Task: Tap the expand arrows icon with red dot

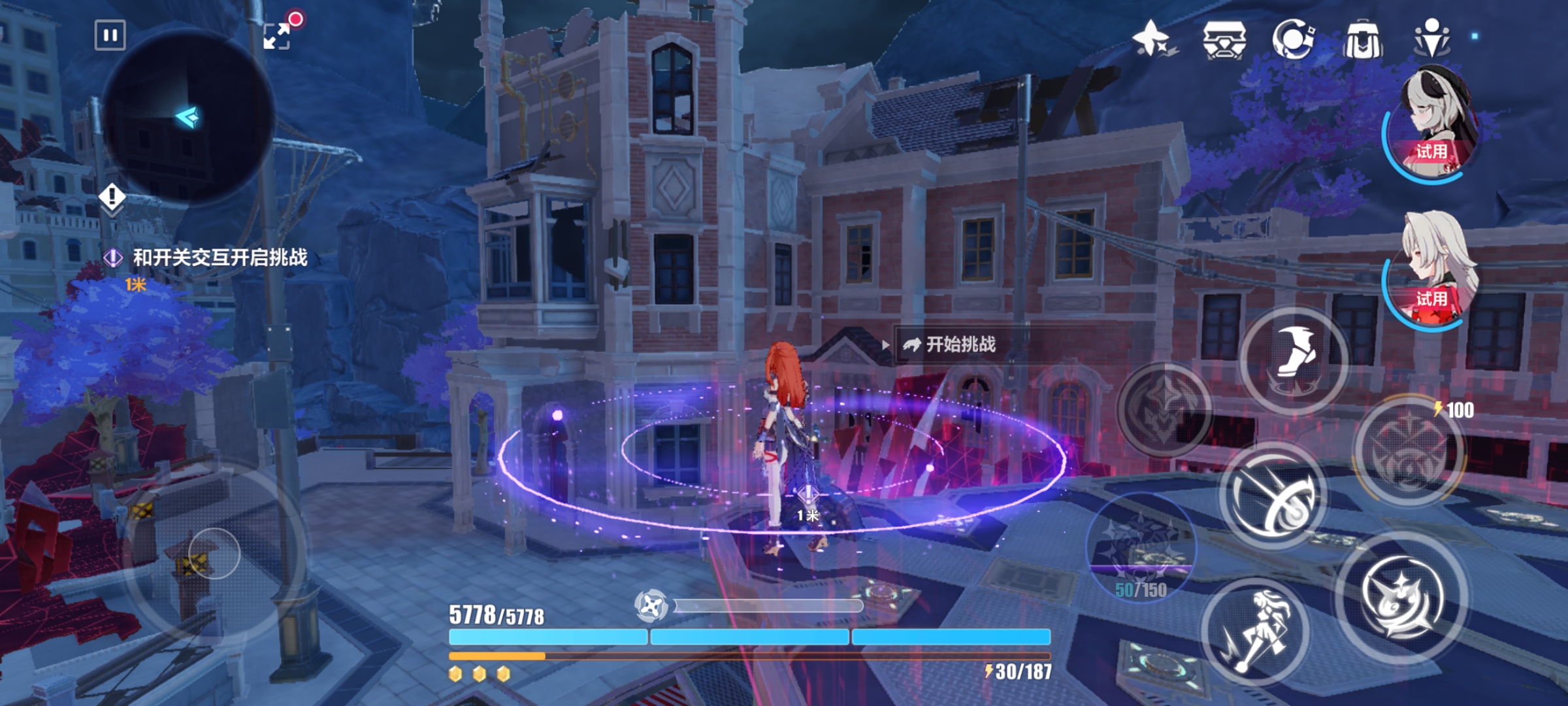Action: coord(277,35)
